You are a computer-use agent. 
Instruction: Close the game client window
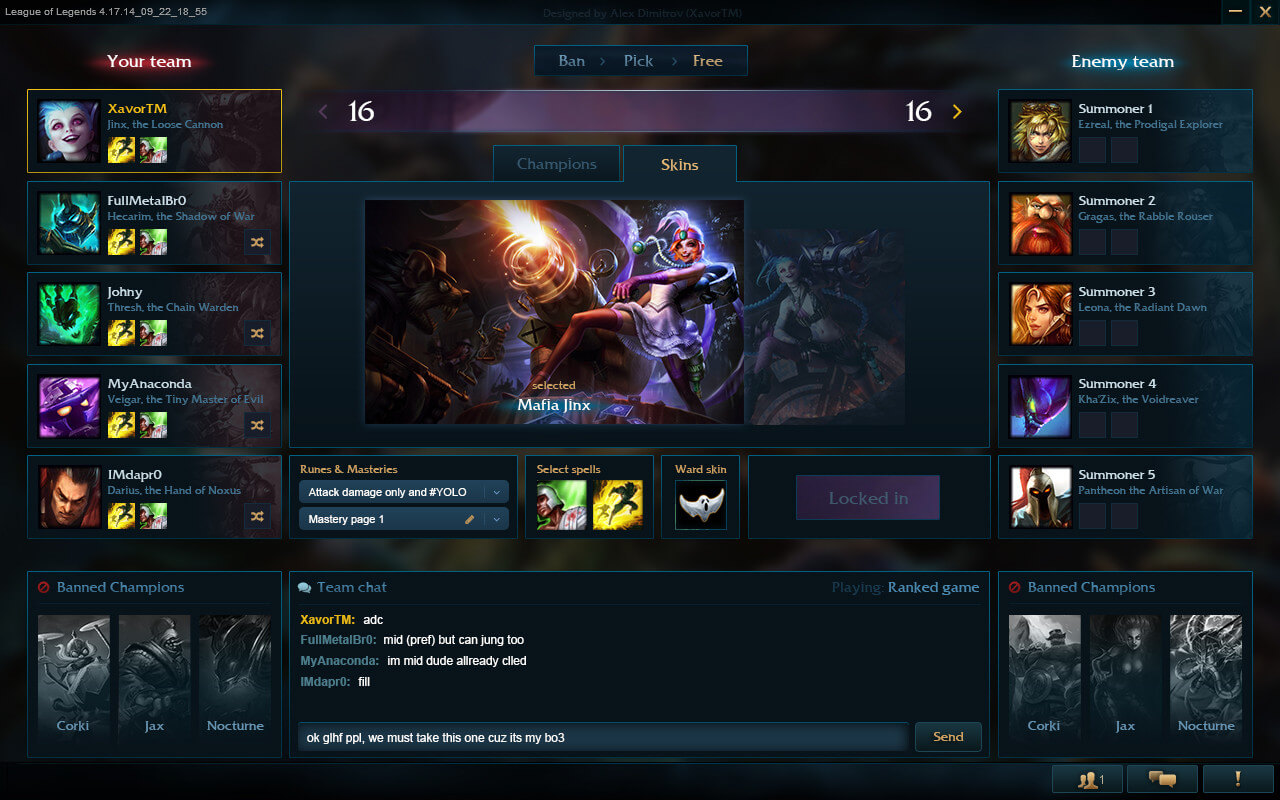pos(1265,11)
